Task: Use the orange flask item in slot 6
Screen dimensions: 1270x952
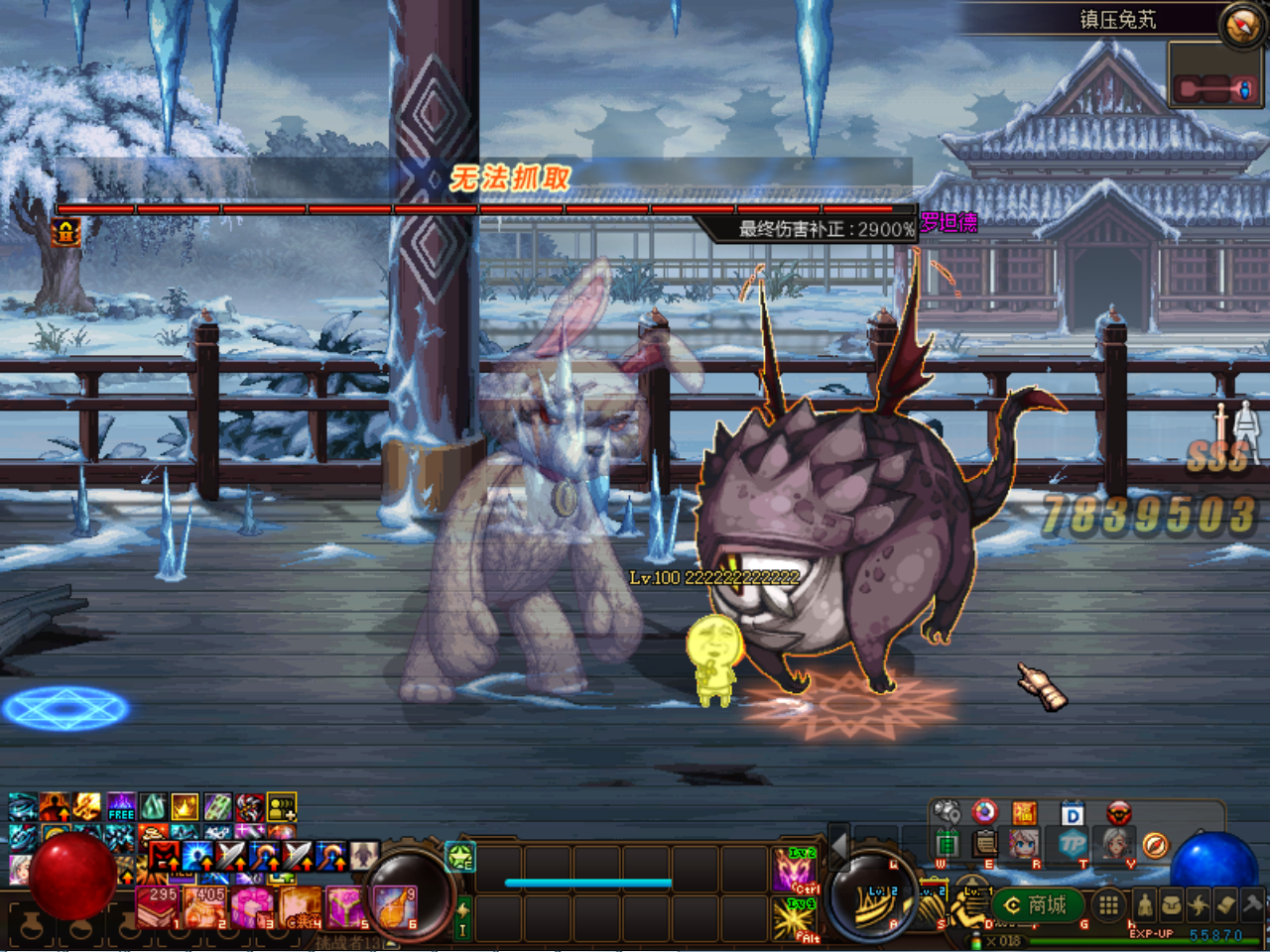Action: [394, 906]
